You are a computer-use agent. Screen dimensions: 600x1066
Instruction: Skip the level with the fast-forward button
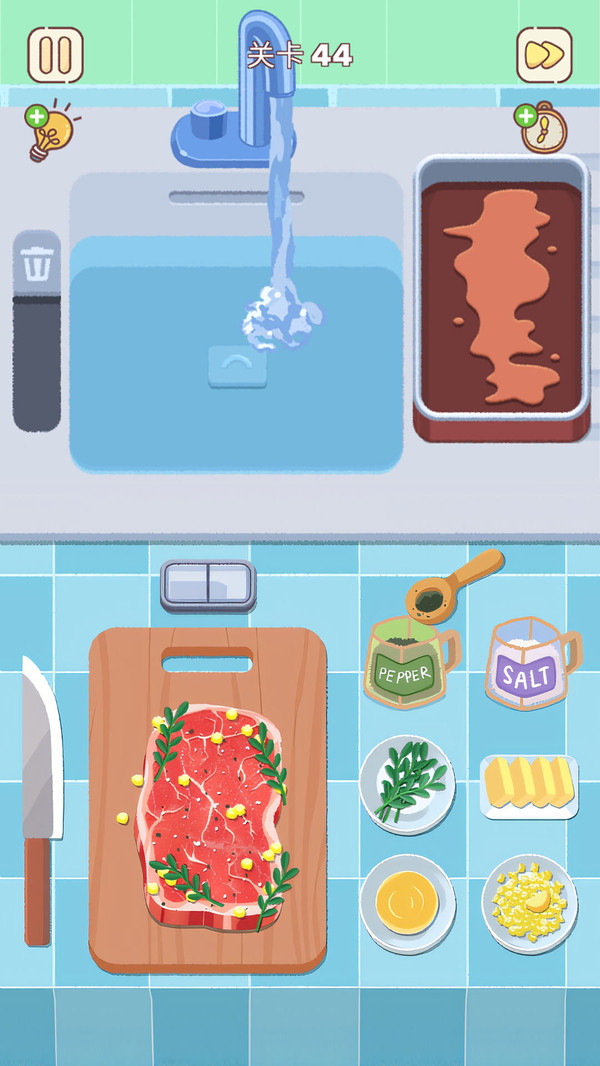coord(544,54)
